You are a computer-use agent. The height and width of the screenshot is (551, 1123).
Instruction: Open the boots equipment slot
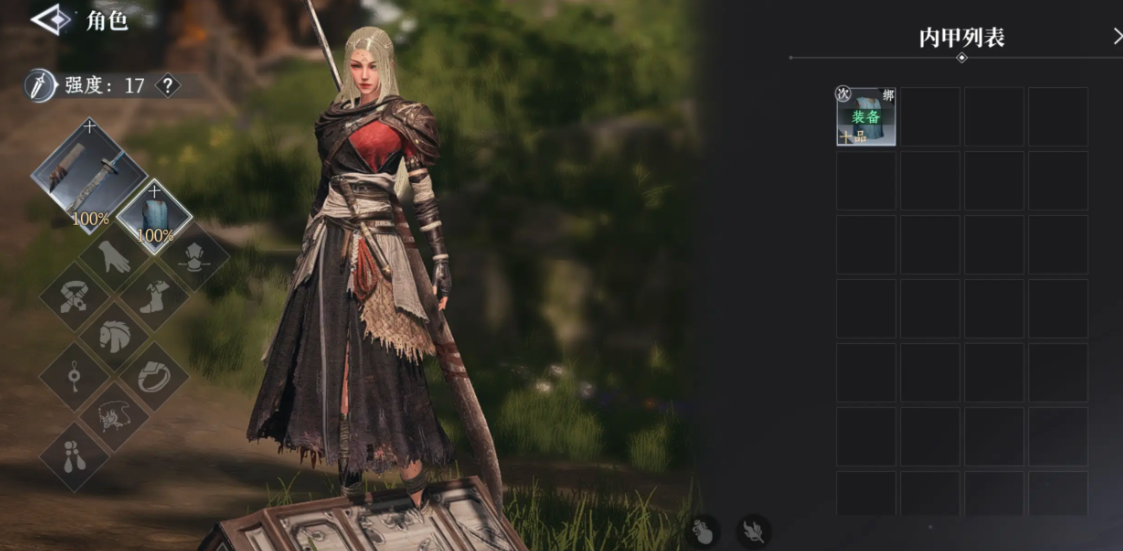pos(153,297)
